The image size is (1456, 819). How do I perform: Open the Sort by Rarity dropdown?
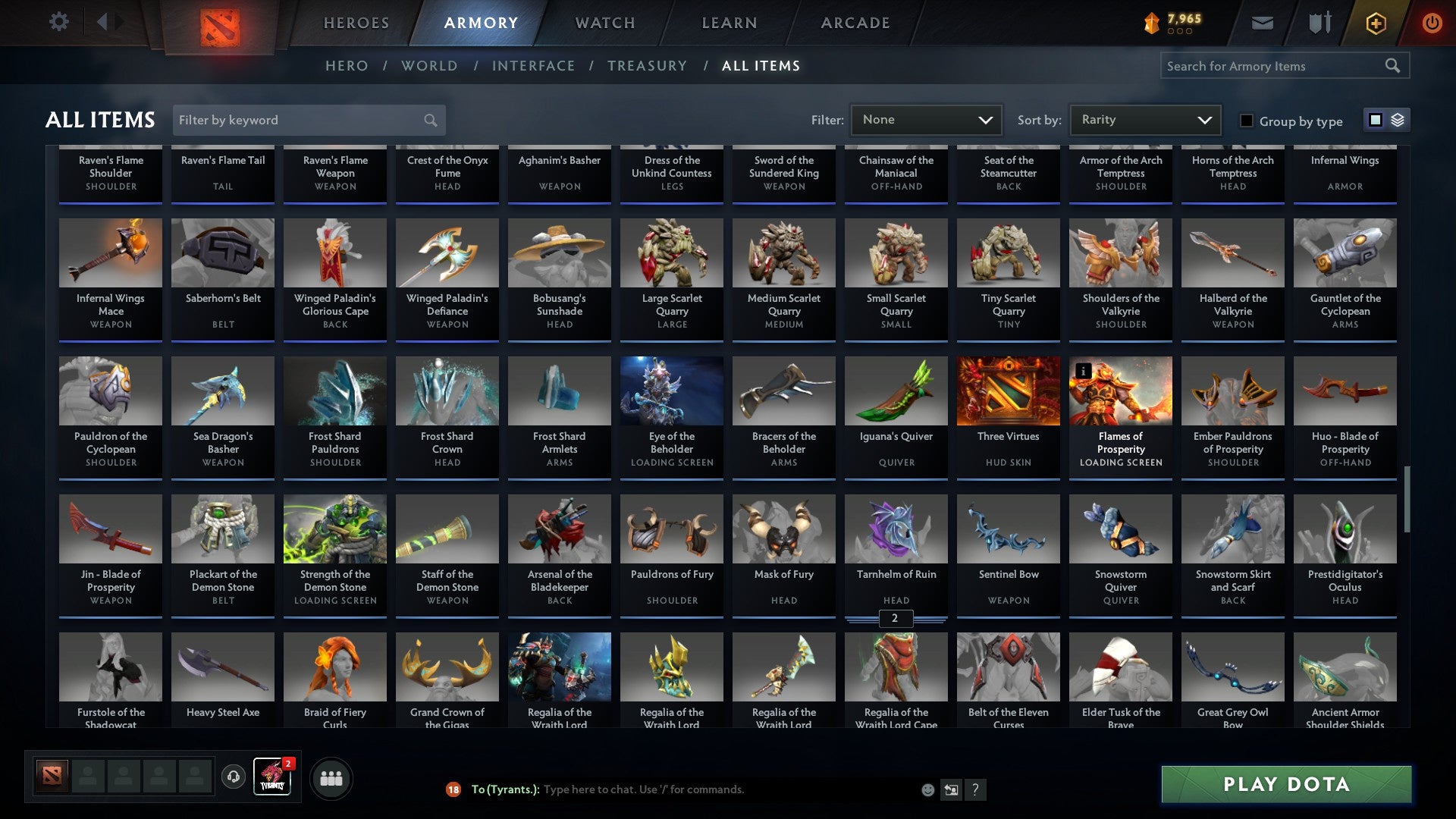pyautogui.click(x=1144, y=119)
